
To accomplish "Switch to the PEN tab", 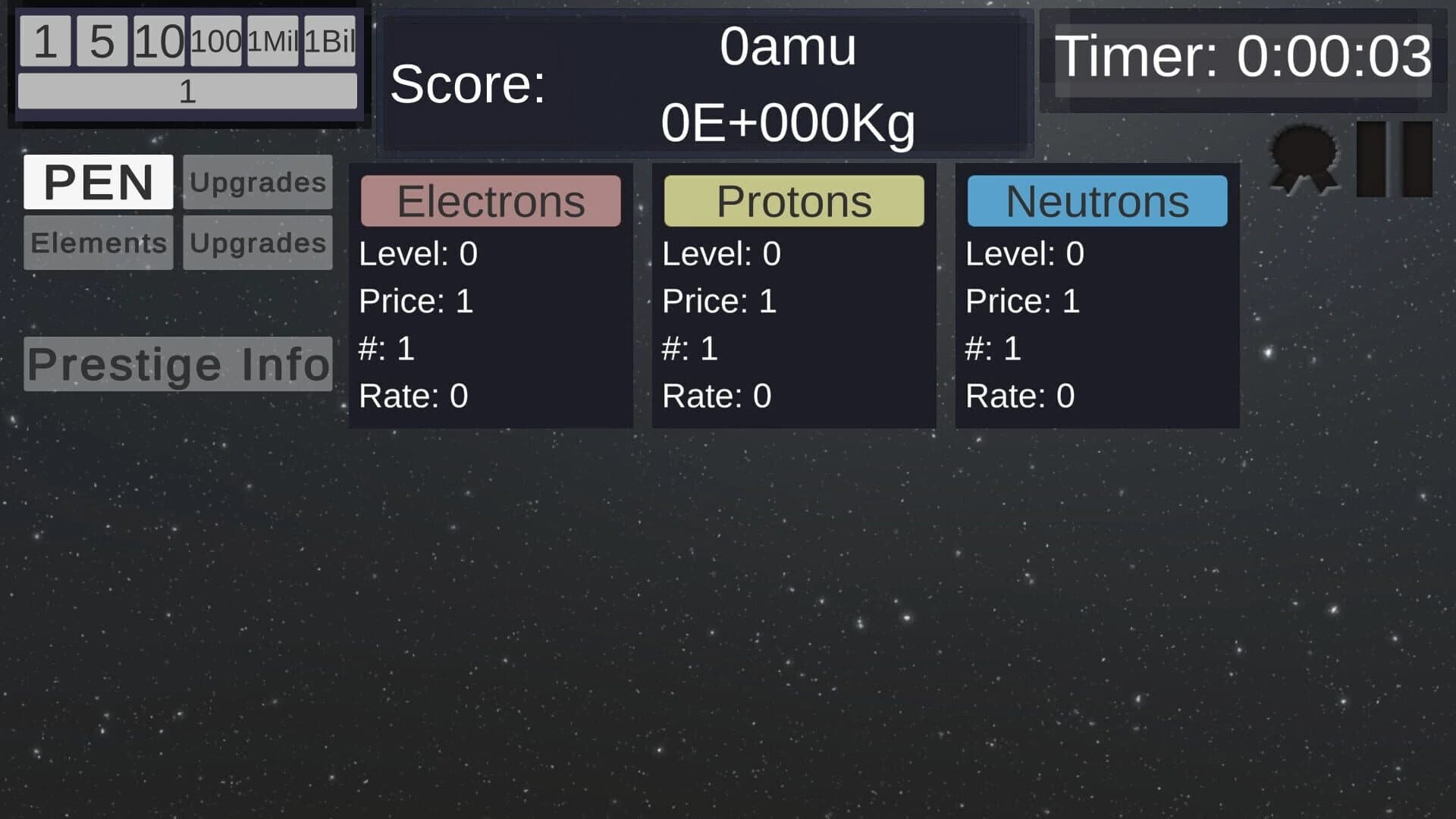I will click(x=99, y=182).
